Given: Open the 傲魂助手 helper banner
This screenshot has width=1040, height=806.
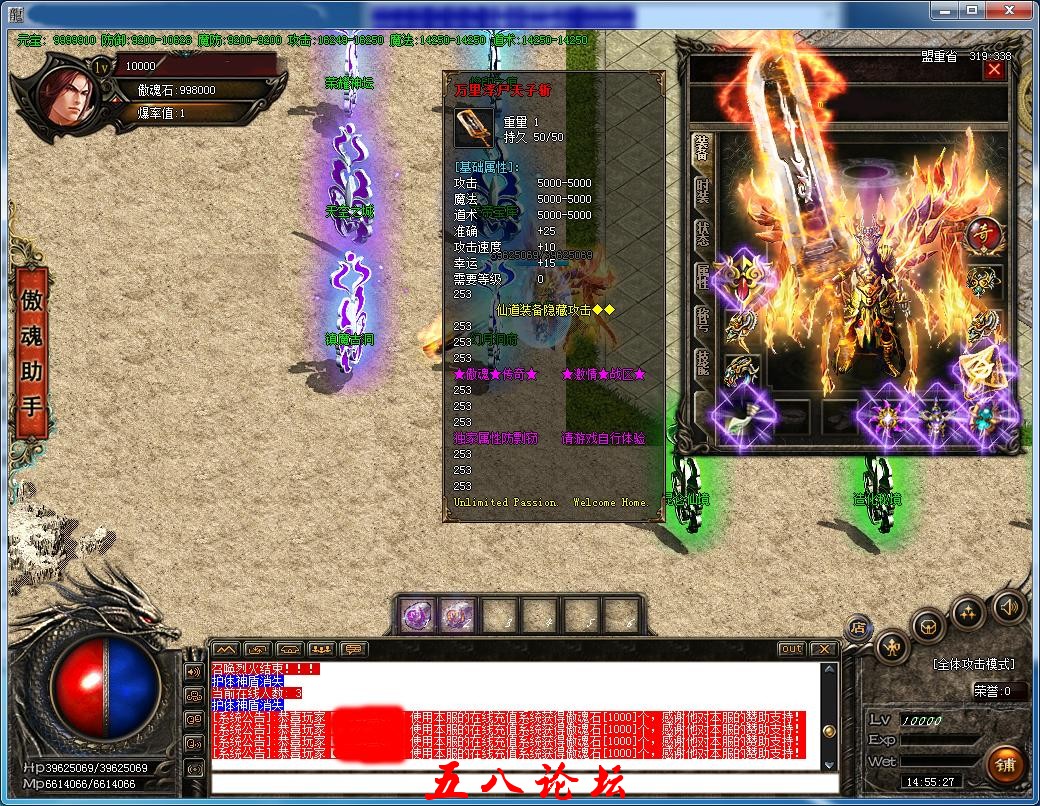Looking at the screenshot, I should pos(31,354).
